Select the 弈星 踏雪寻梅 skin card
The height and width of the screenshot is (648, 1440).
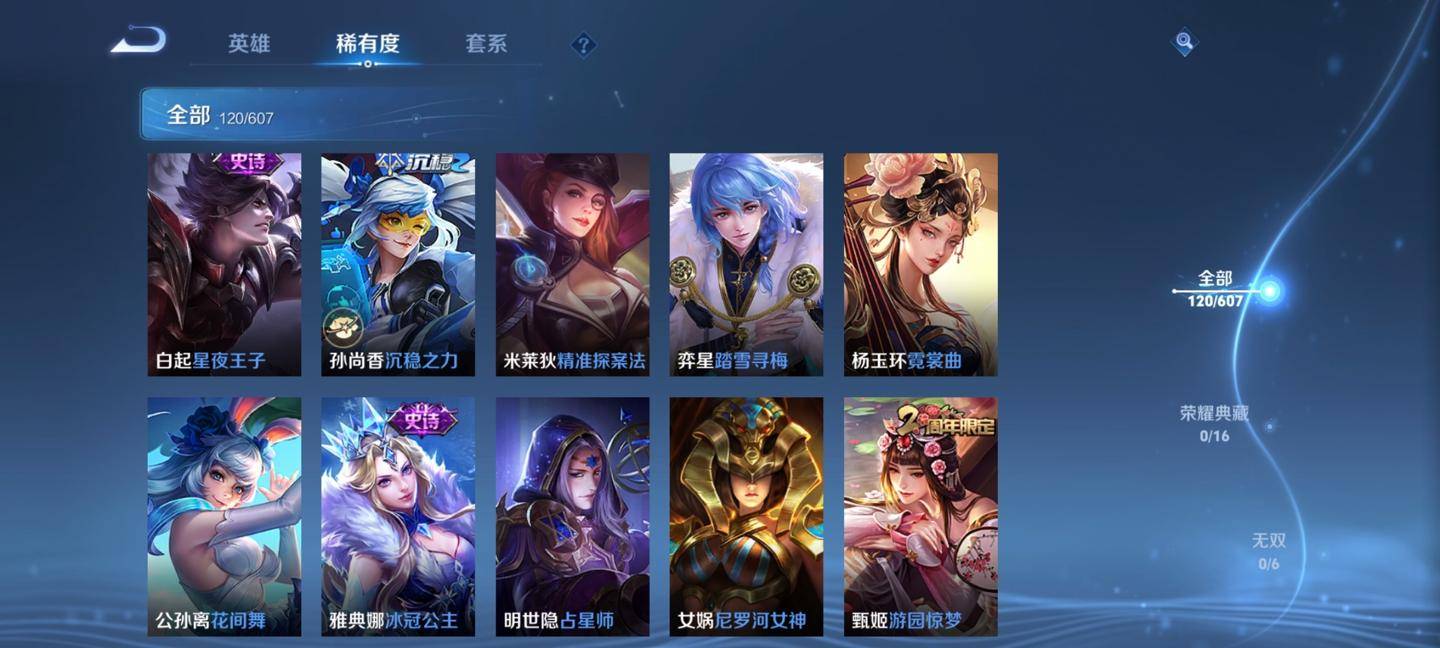pos(746,264)
